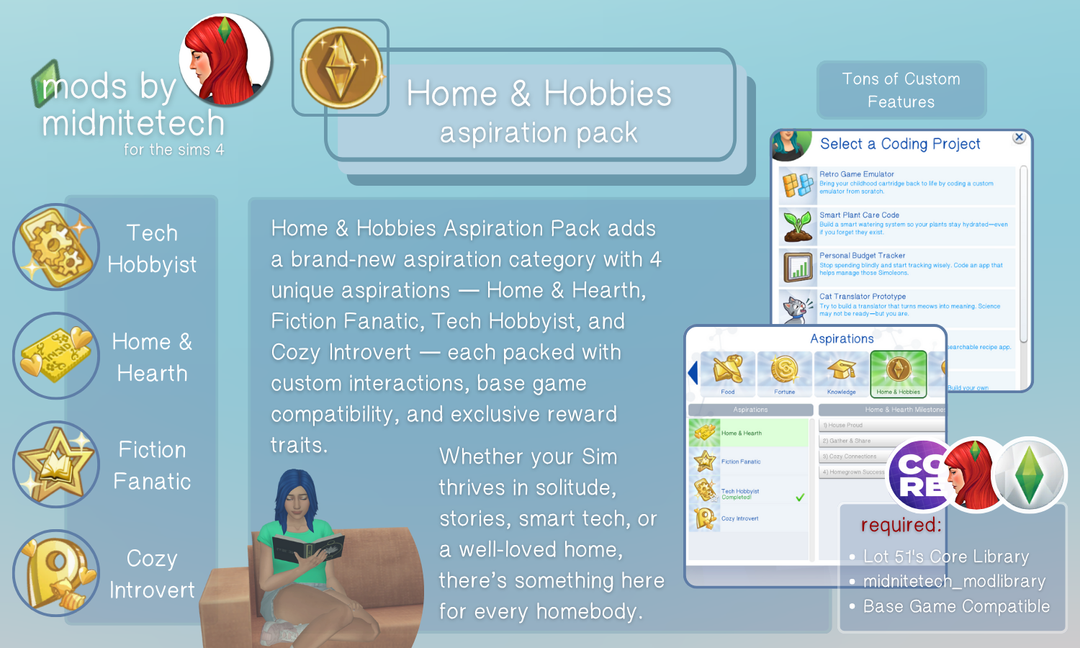1080x648 pixels.
Task: Expand the Gather & Share milestone
Action: (x=880, y=441)
